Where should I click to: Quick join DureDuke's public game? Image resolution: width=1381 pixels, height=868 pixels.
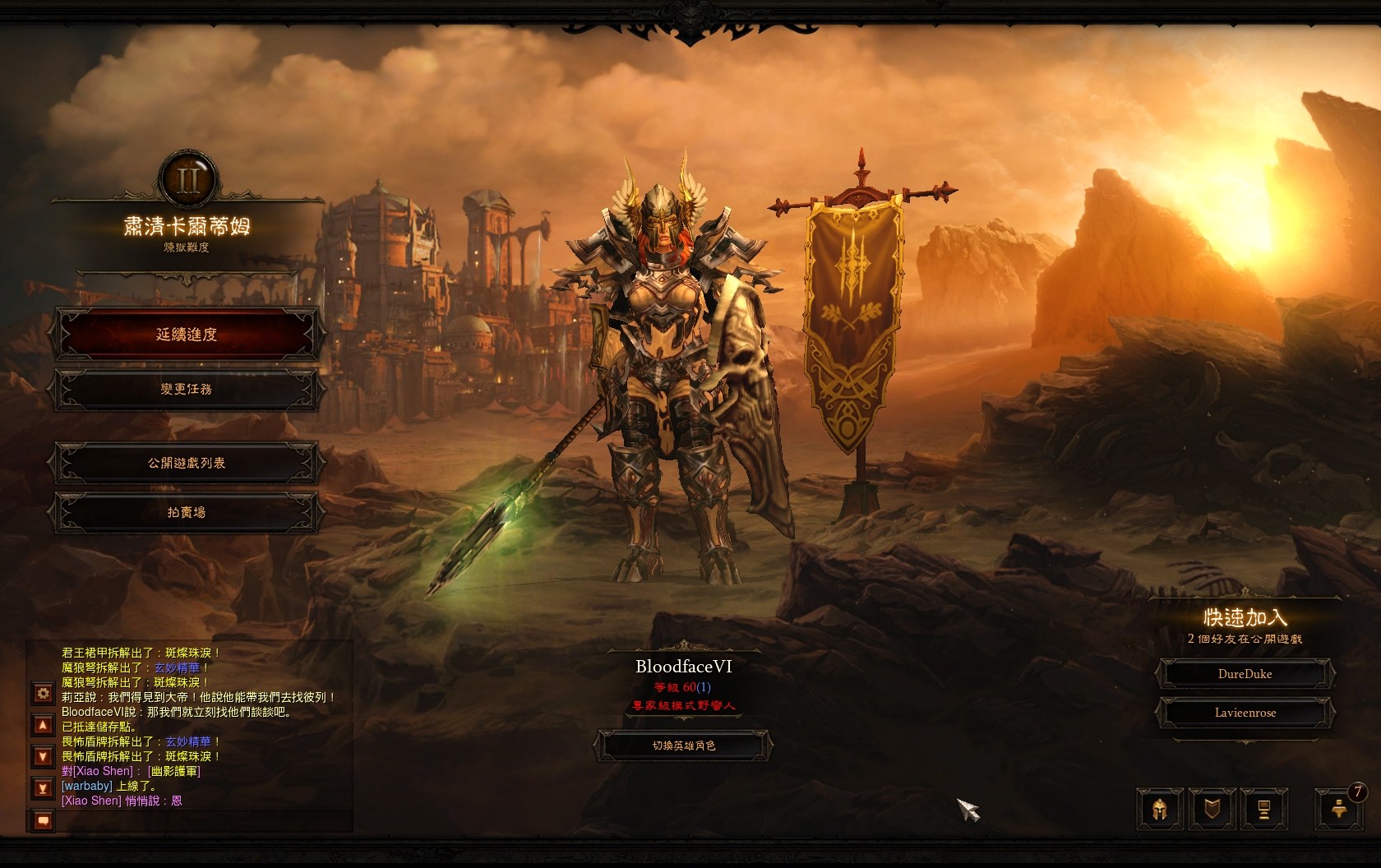1245,674
